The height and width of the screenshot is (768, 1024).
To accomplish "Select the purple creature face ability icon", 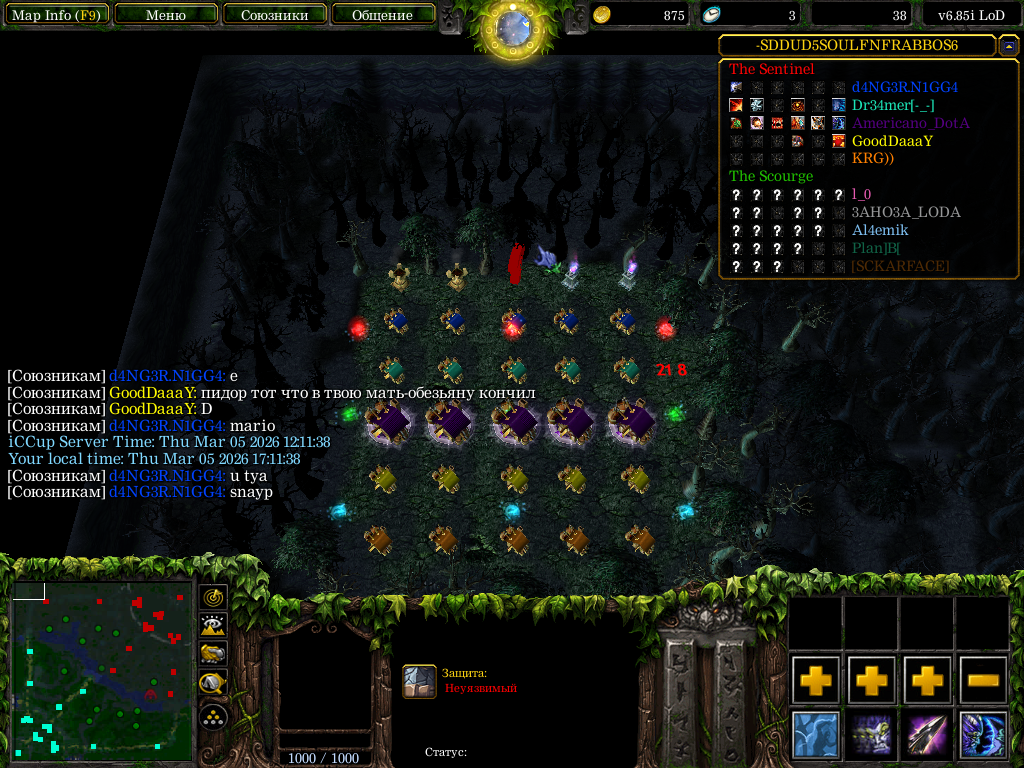I will [872, 734].
